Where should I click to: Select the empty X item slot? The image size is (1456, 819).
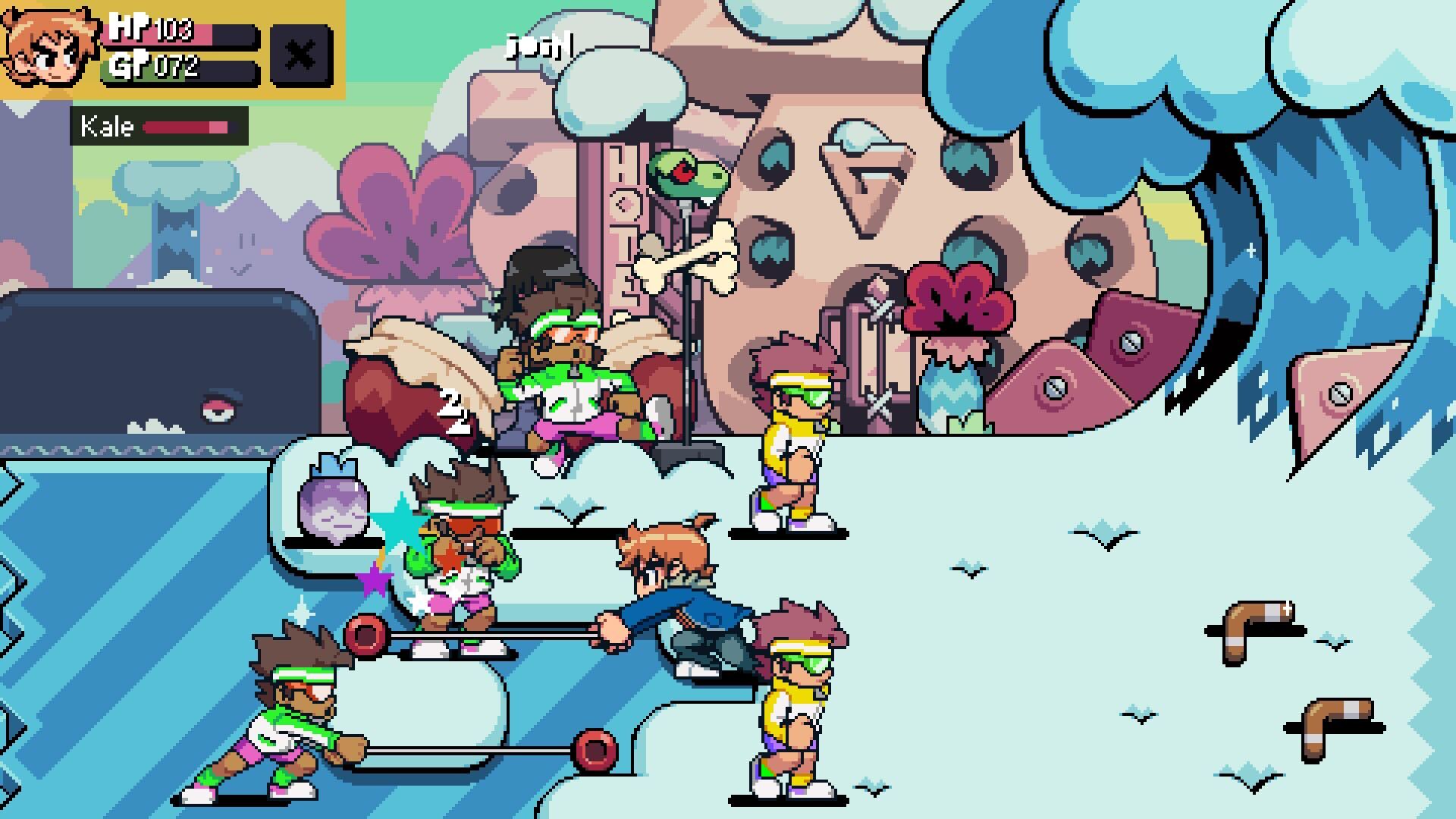click(x=301, y=55)
